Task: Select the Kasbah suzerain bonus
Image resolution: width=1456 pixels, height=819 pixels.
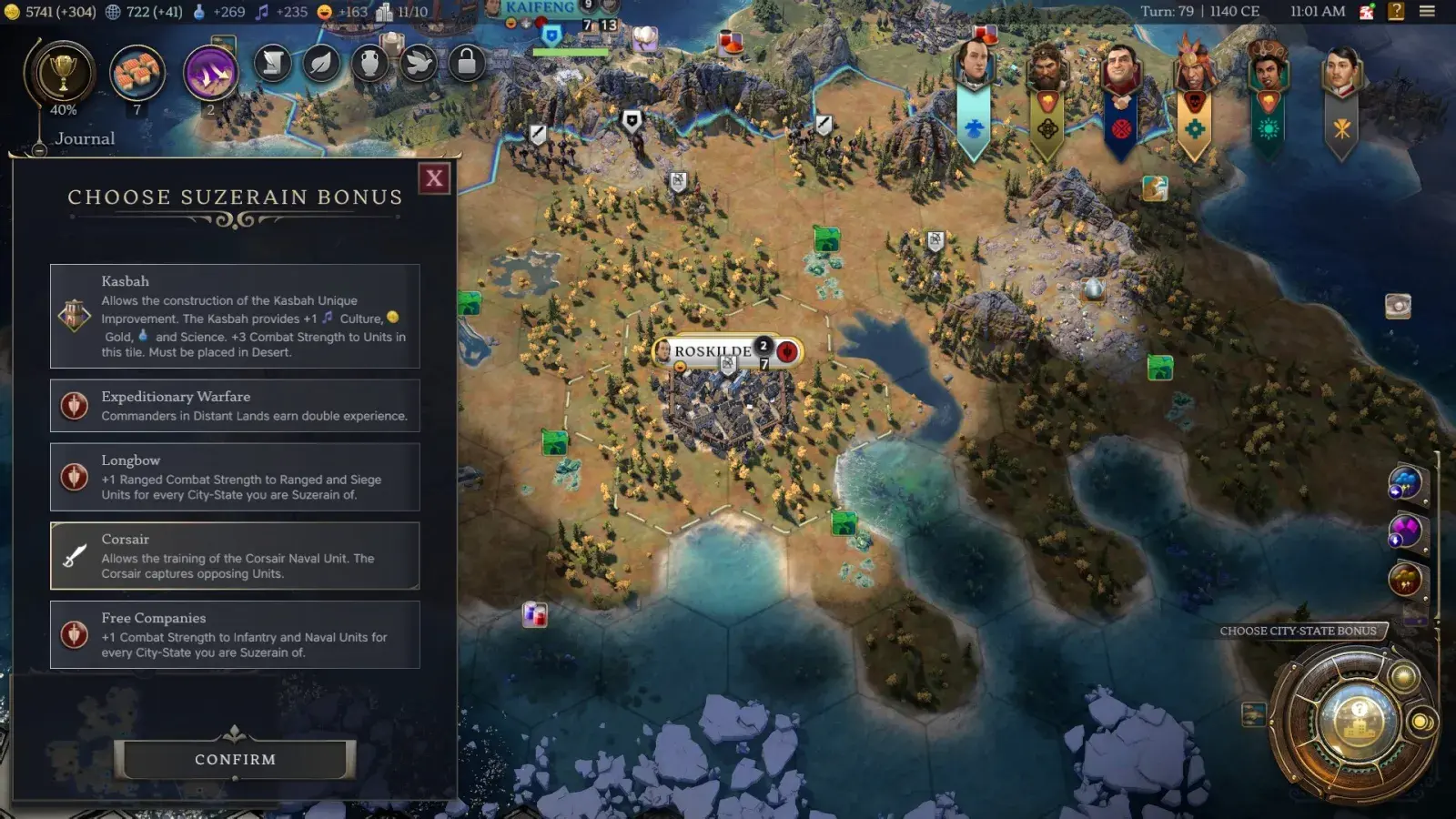Action: (234, 317)
